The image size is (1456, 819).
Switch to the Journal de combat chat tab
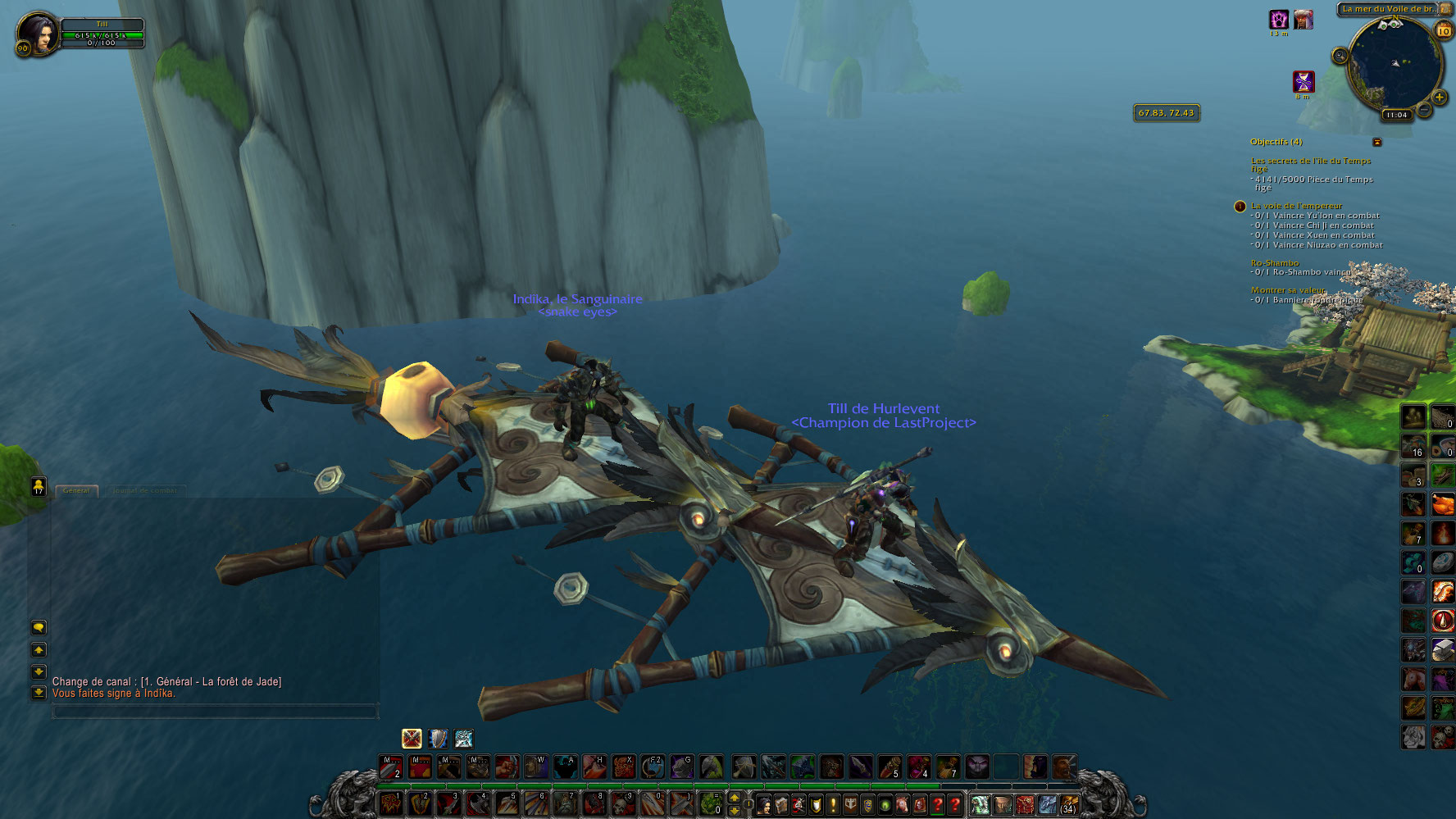(144, 490)
